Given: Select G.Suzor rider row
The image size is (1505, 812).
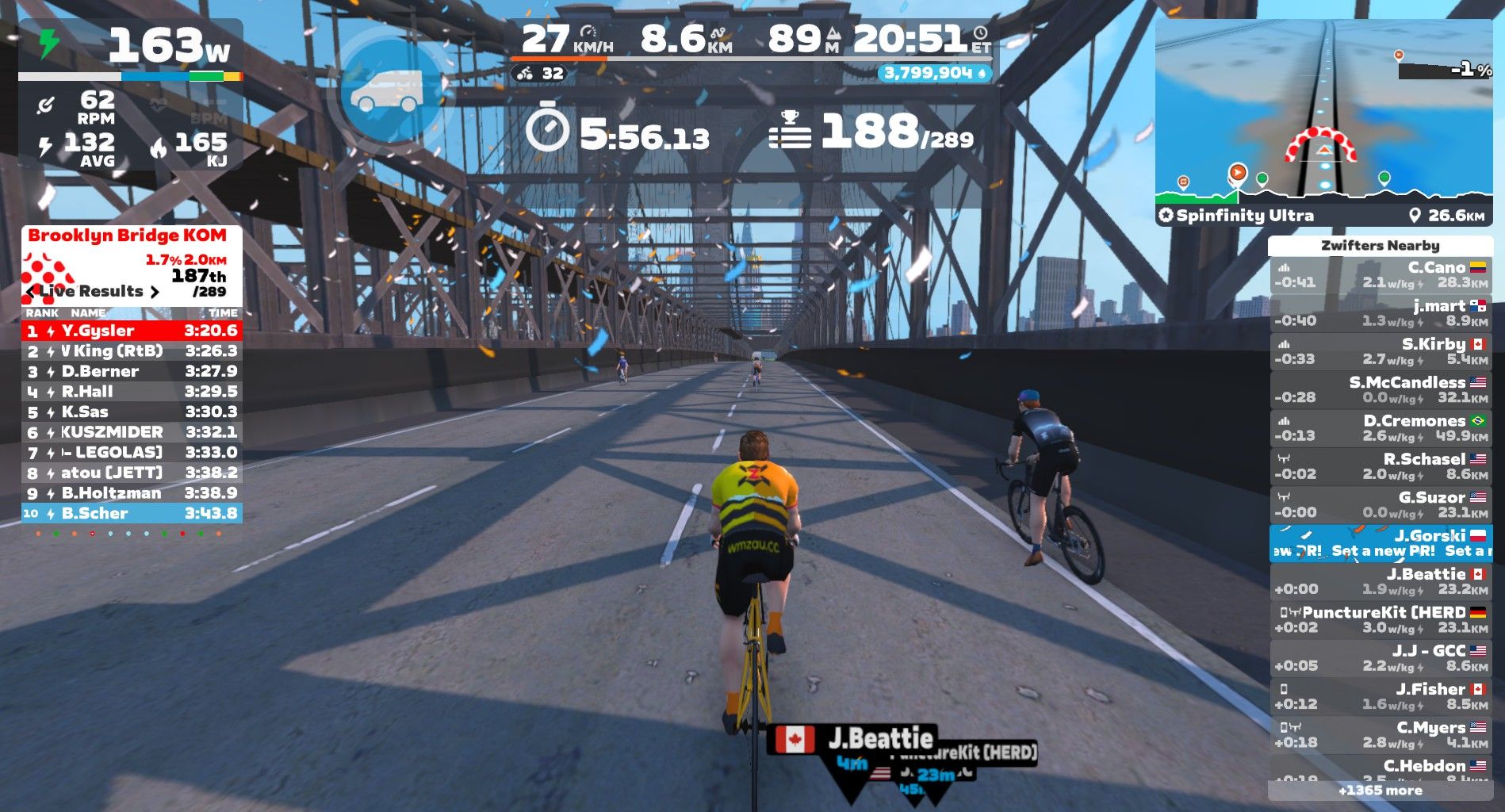Looking at the screenshot, I should (1381, 504).
